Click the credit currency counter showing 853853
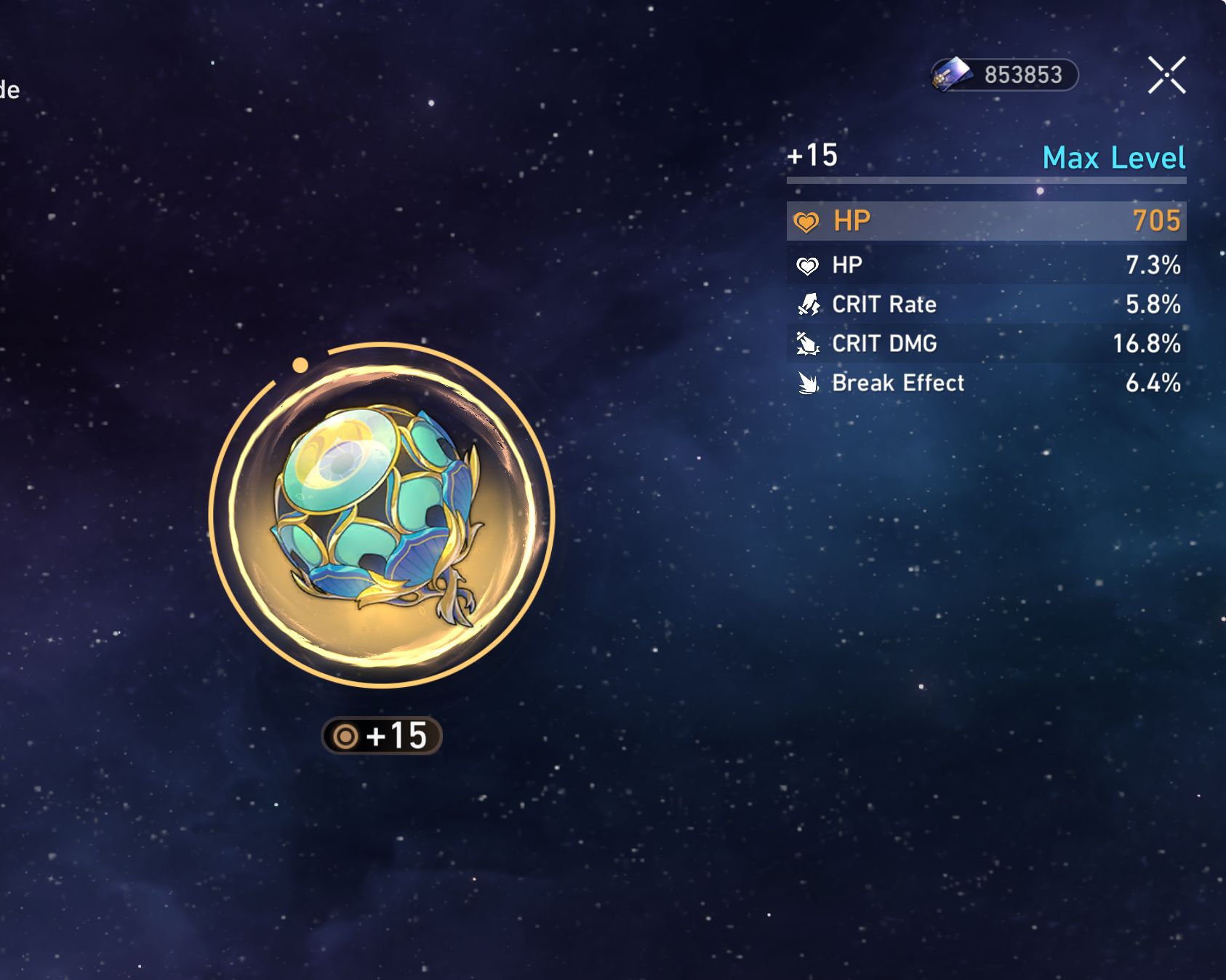This screenshot has width=1226, height=980. click(x=1005, y=75)
